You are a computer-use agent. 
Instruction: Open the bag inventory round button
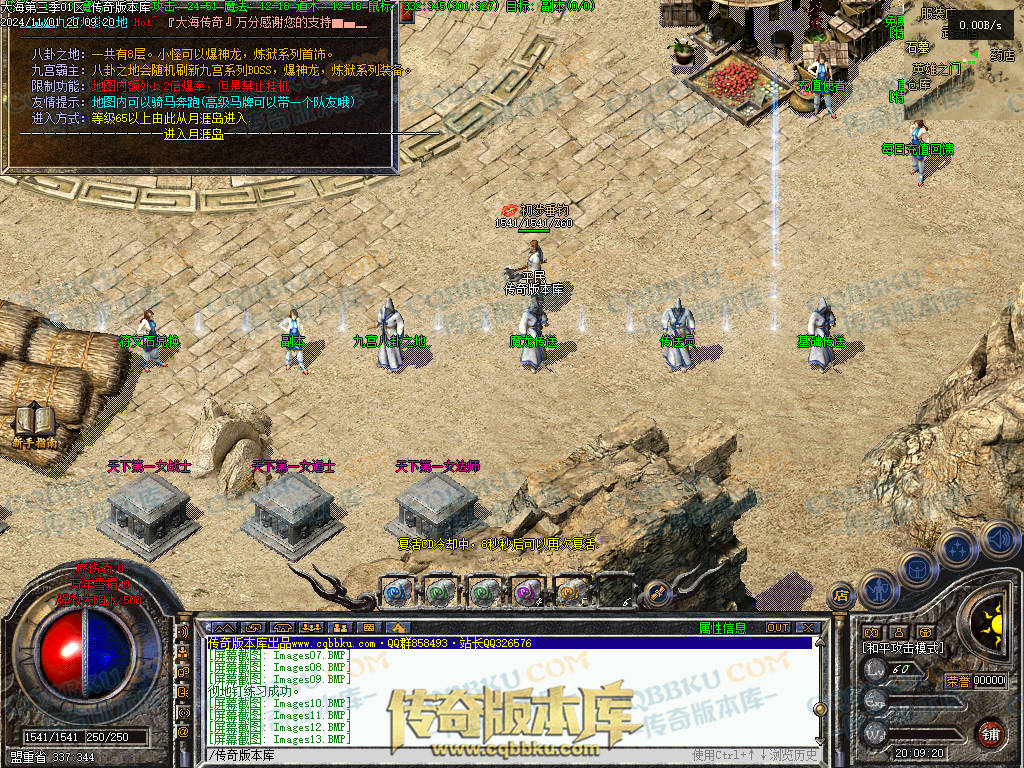coord(916,569)
